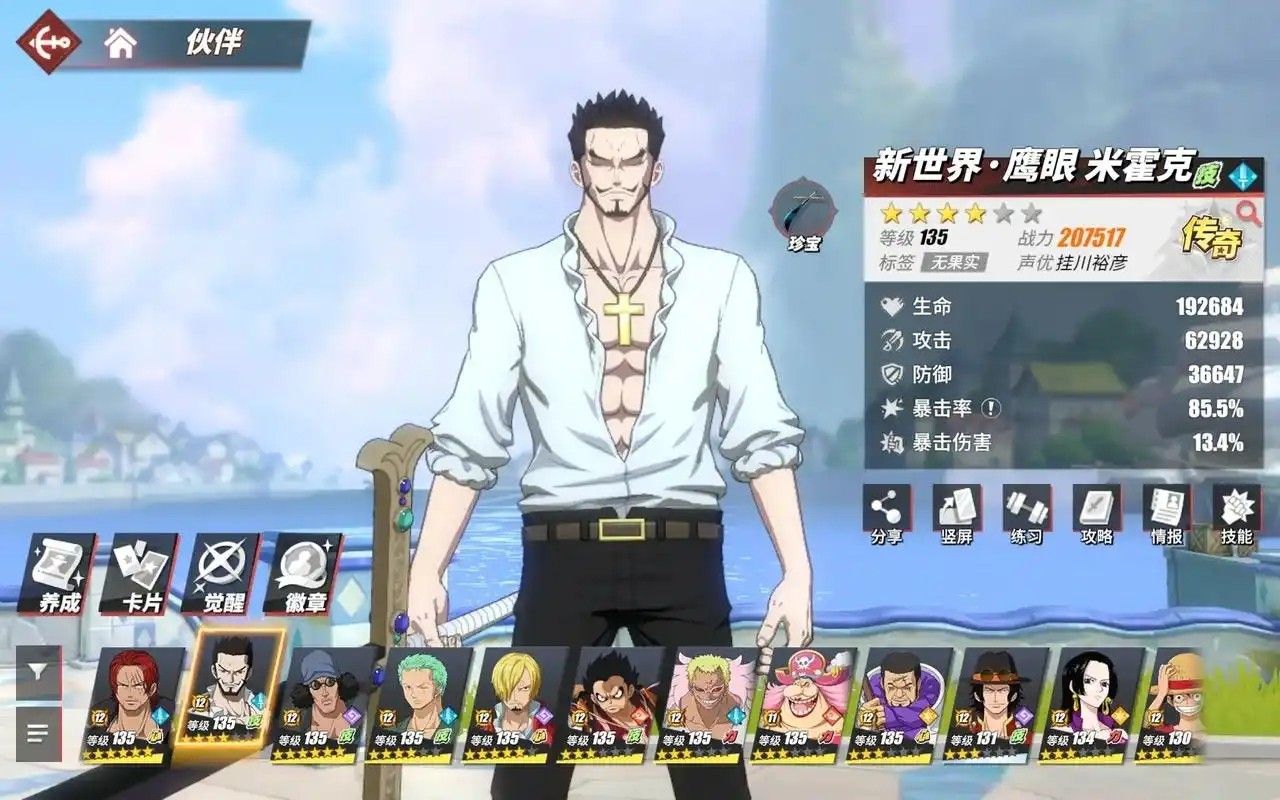Screen dimensions: 1280x800
Task: Tap the 珍宝 treasure sword icon
Action: tap(802, 212)
